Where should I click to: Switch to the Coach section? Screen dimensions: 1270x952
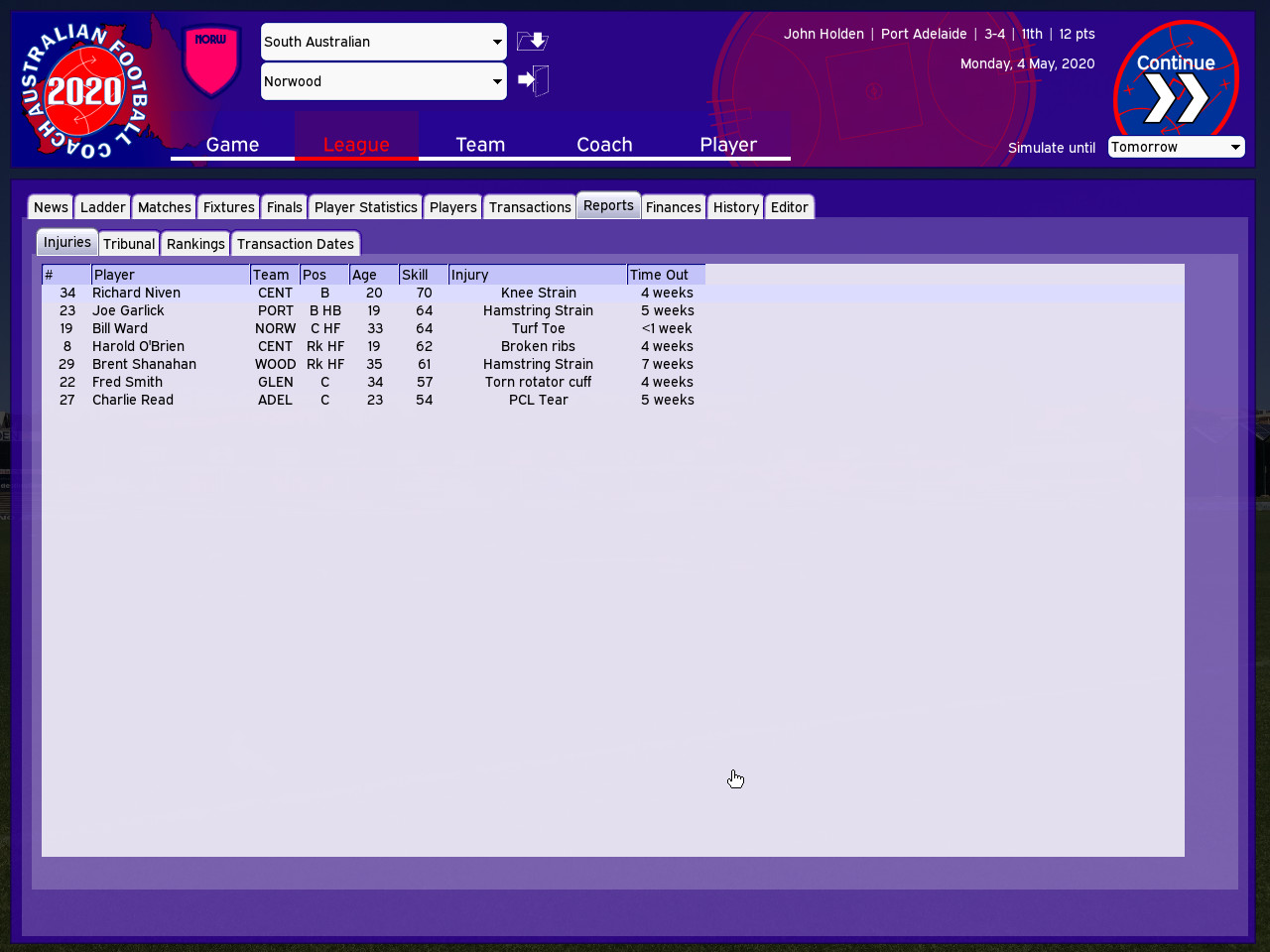click(604, 145)
